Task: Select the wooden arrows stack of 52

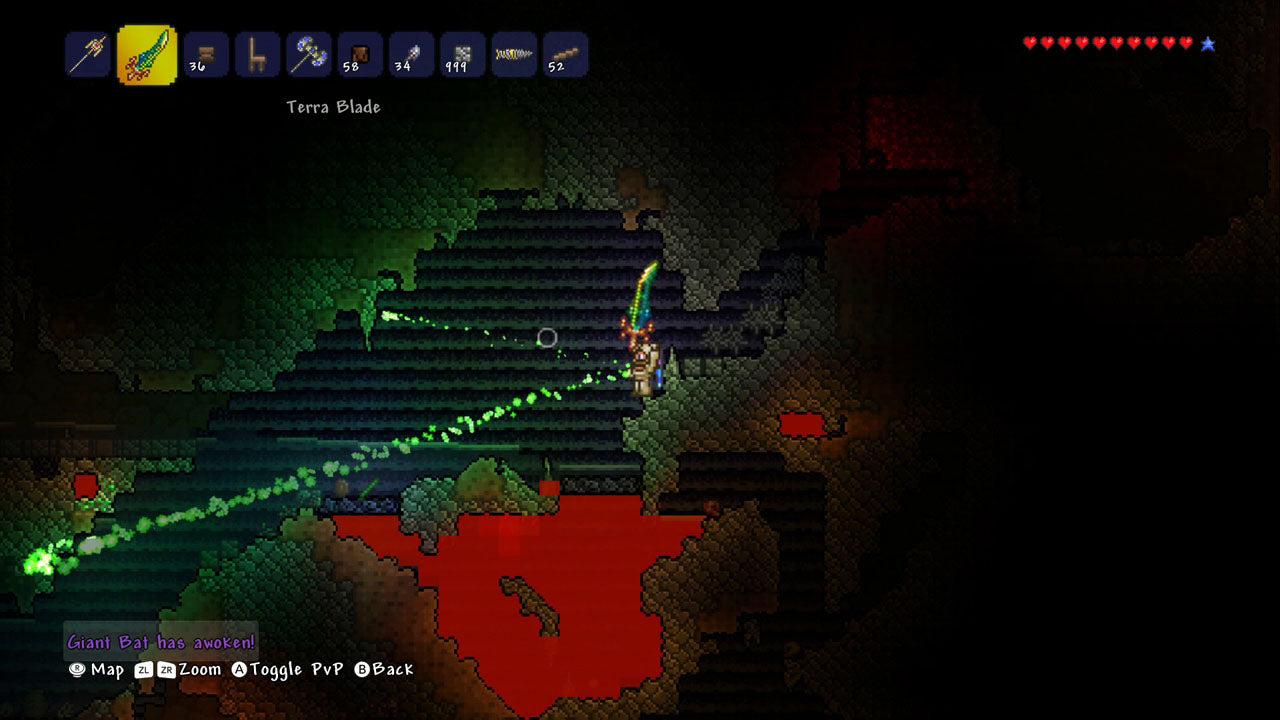Action: point(563,55)
